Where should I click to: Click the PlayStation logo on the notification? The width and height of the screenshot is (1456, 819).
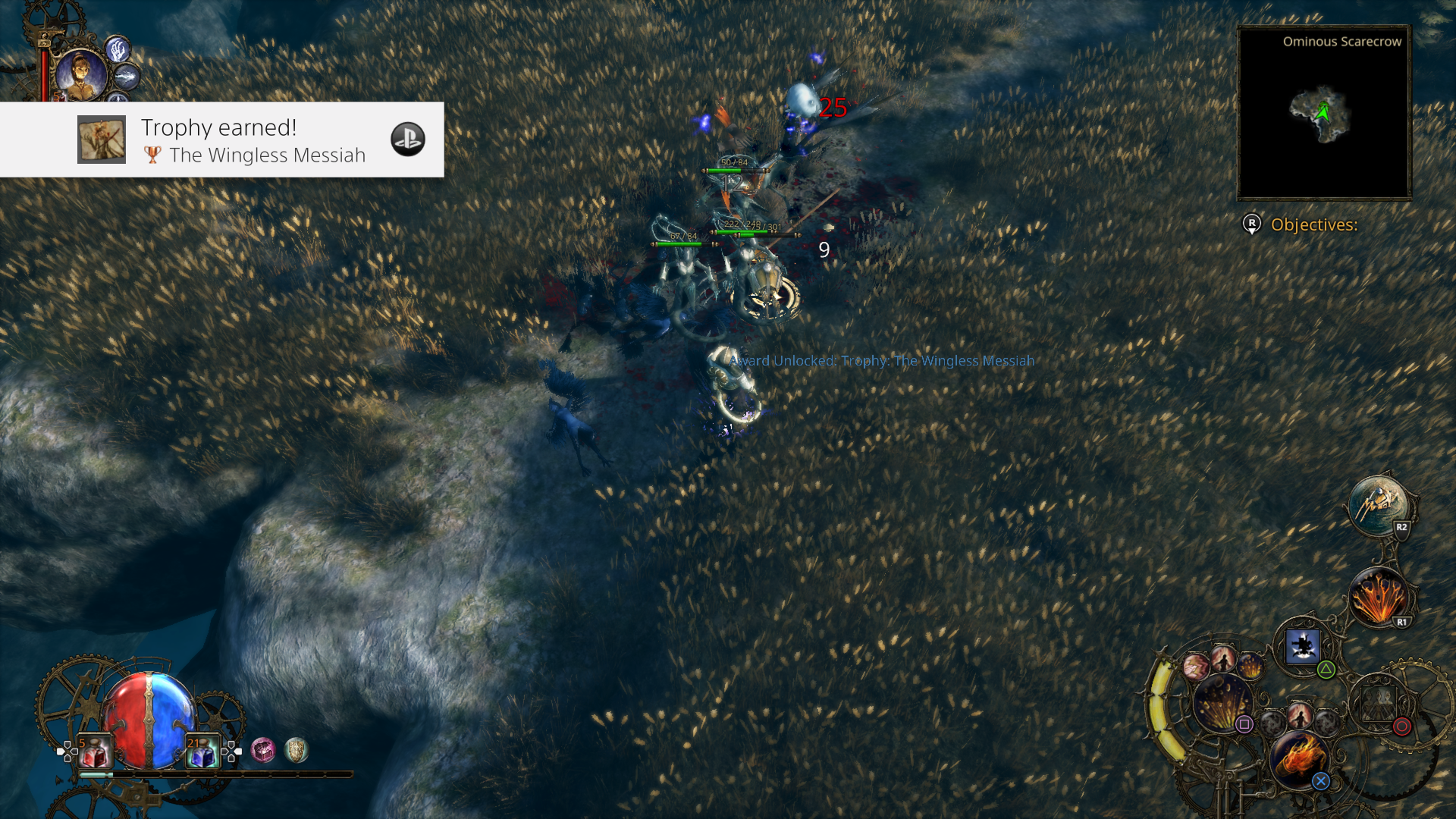407,140
